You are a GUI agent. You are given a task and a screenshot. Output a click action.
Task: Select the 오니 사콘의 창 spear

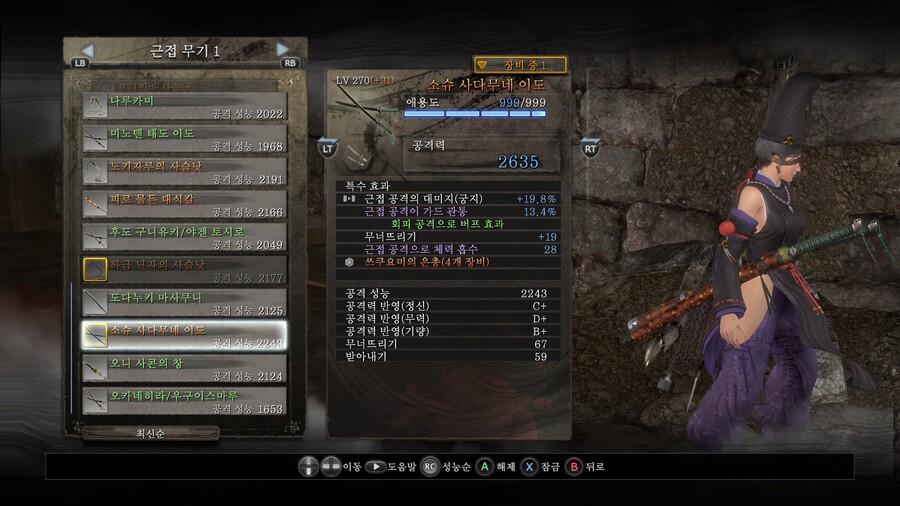tap(184, 368)
